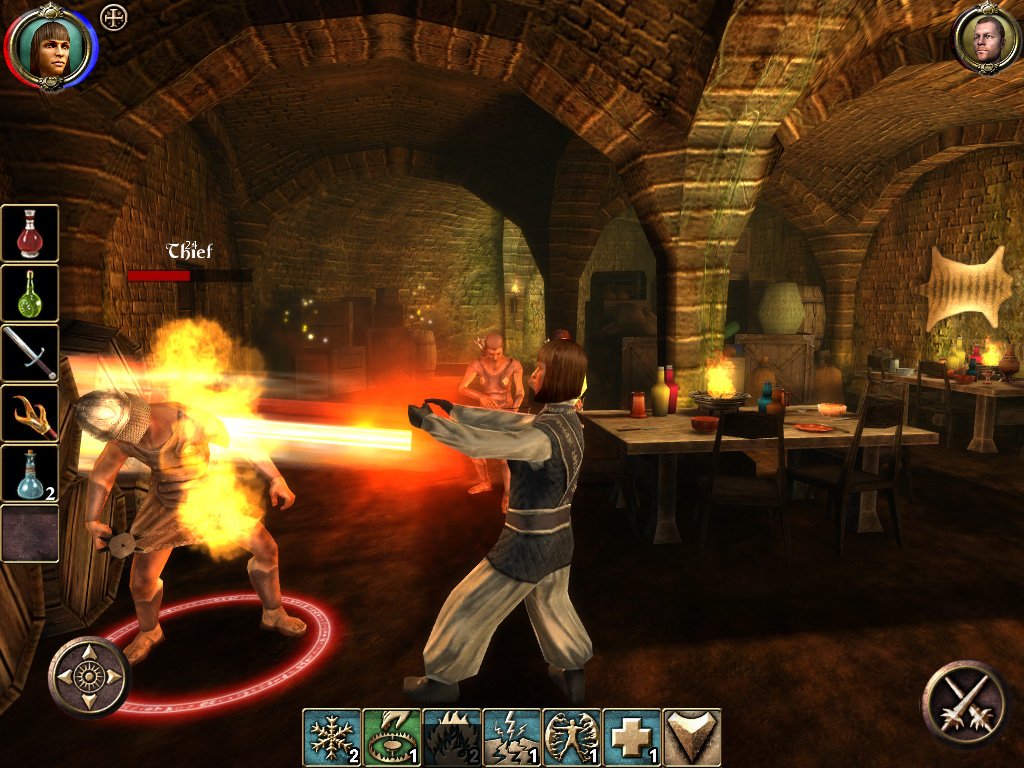Select the dimmed fire spell
This screenshot has height=768, width=1024.
[x=451, y=737]
